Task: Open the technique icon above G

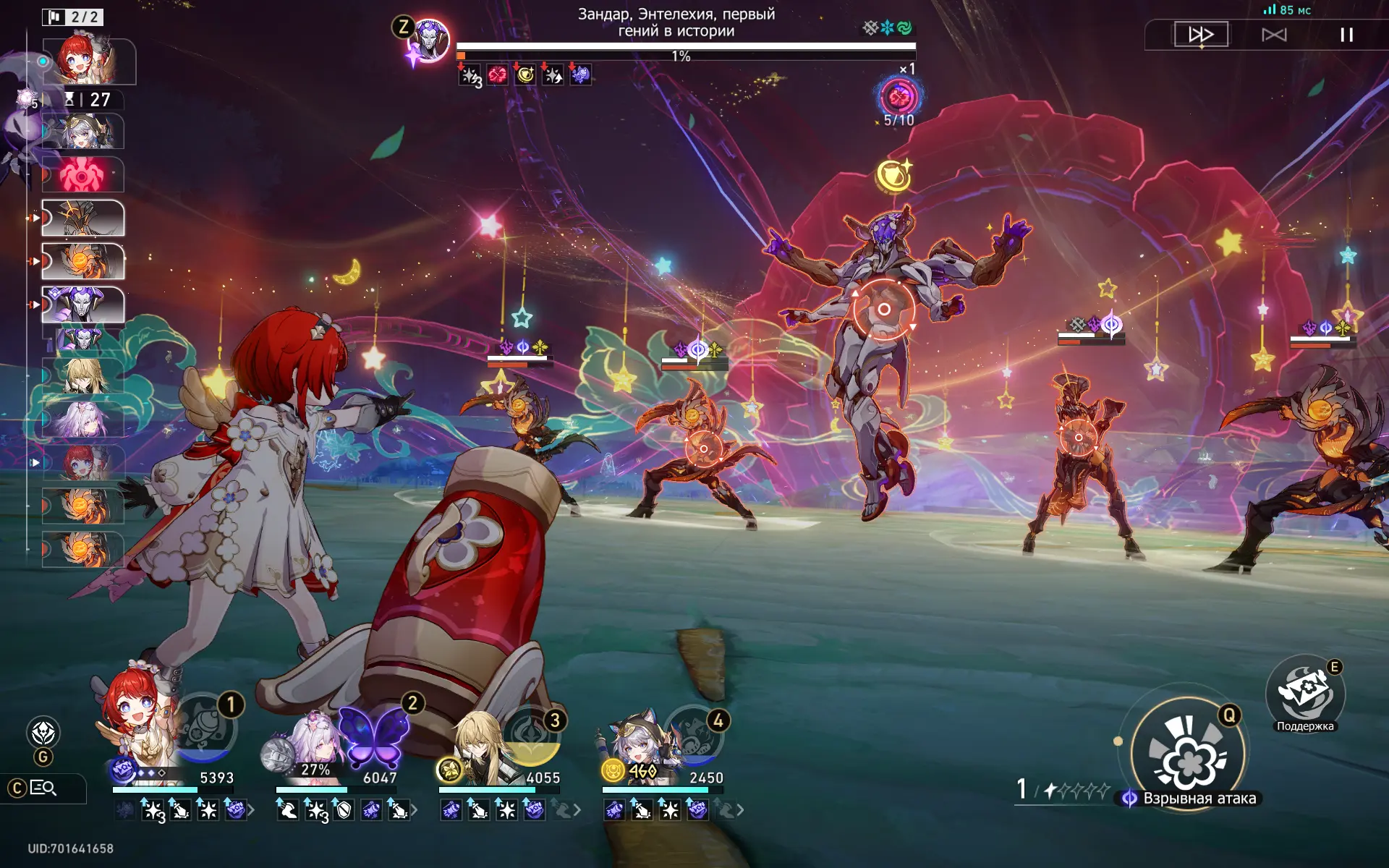Action: 43,733
